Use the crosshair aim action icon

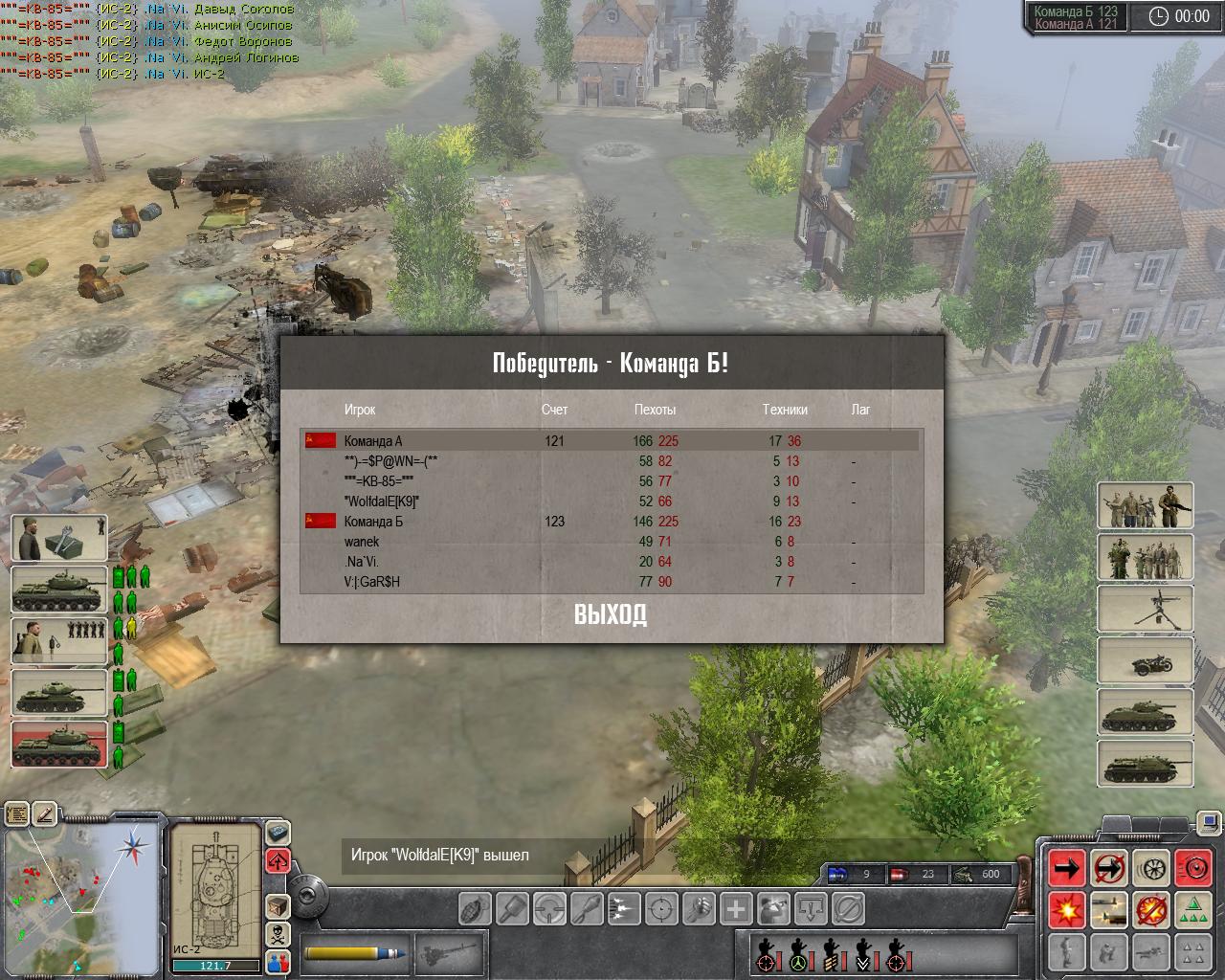[663, 907]
